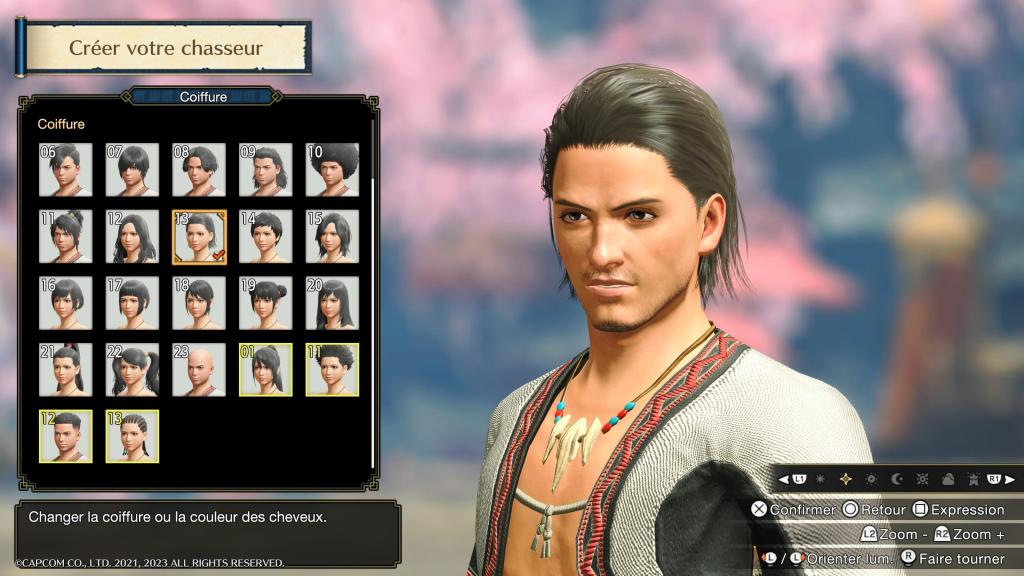The width and height of the screenshot is (1024, 576).
Task: Select hairstyle 14 thumbnail
Action: 265,236
